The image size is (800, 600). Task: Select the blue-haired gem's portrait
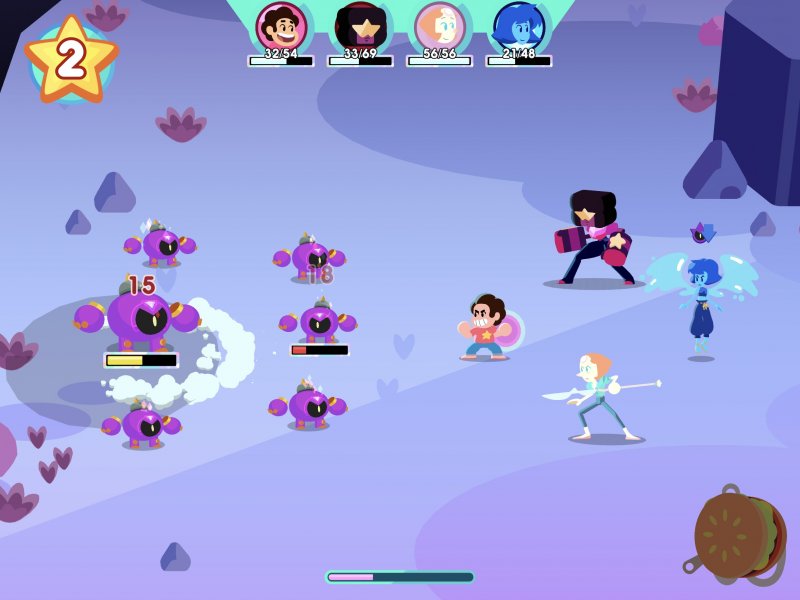coord(518,27)
